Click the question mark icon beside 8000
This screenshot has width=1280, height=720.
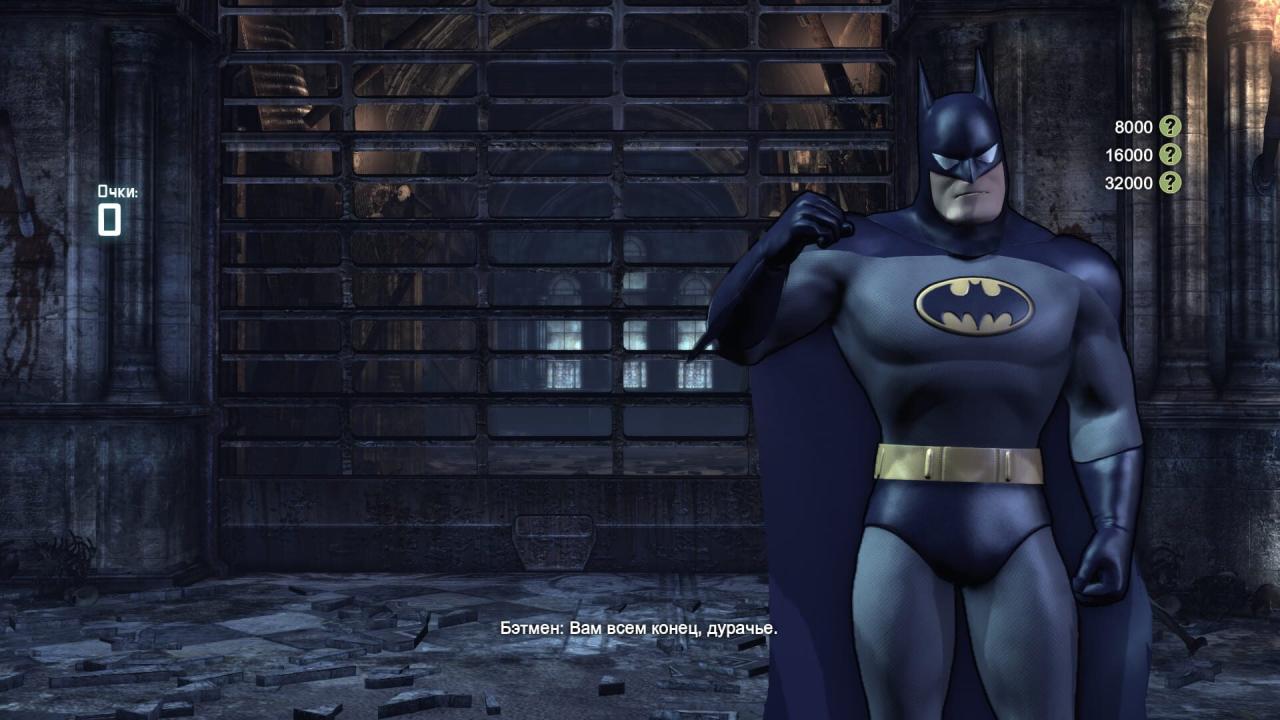click(1170, 127)
